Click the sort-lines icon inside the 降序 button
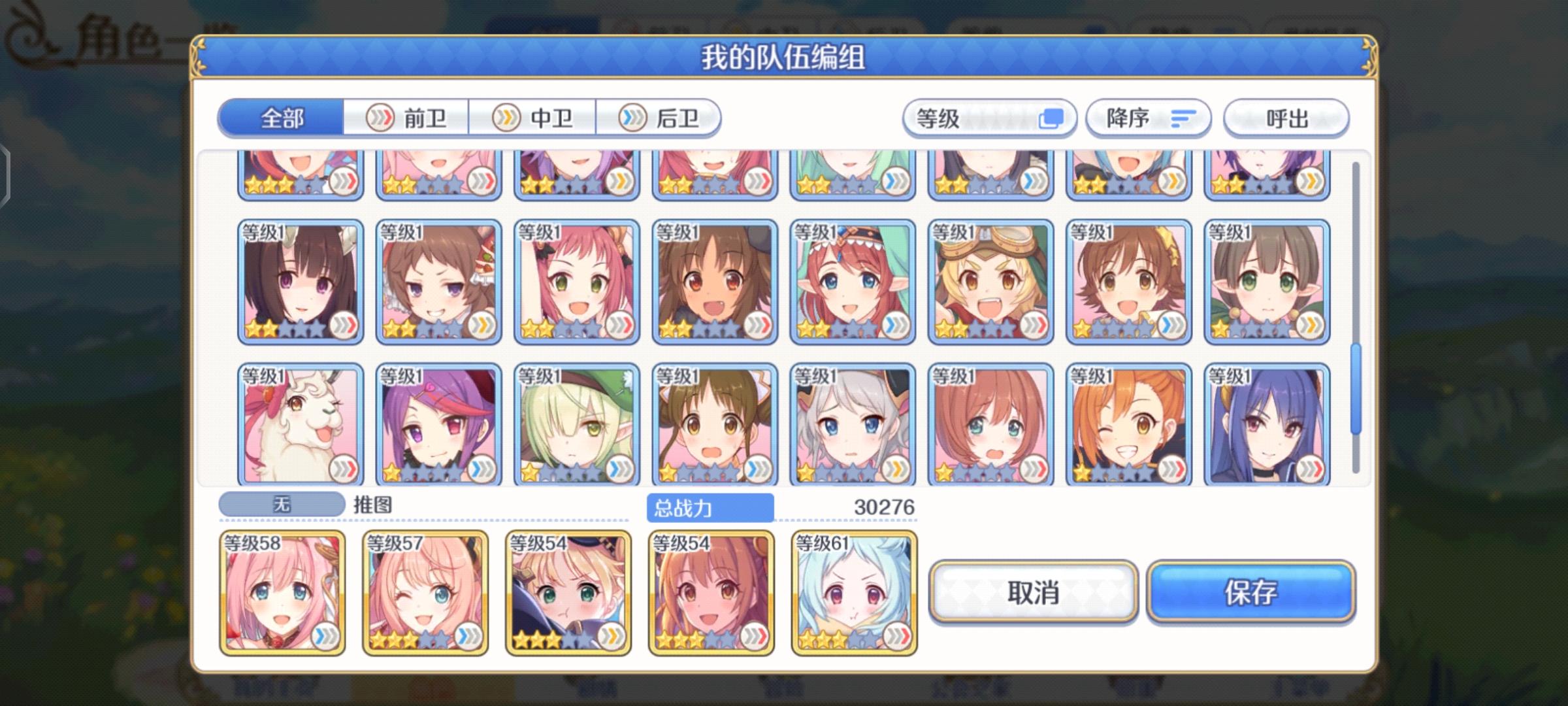This screenshot has width=1568, height=706. (1183, 118)
